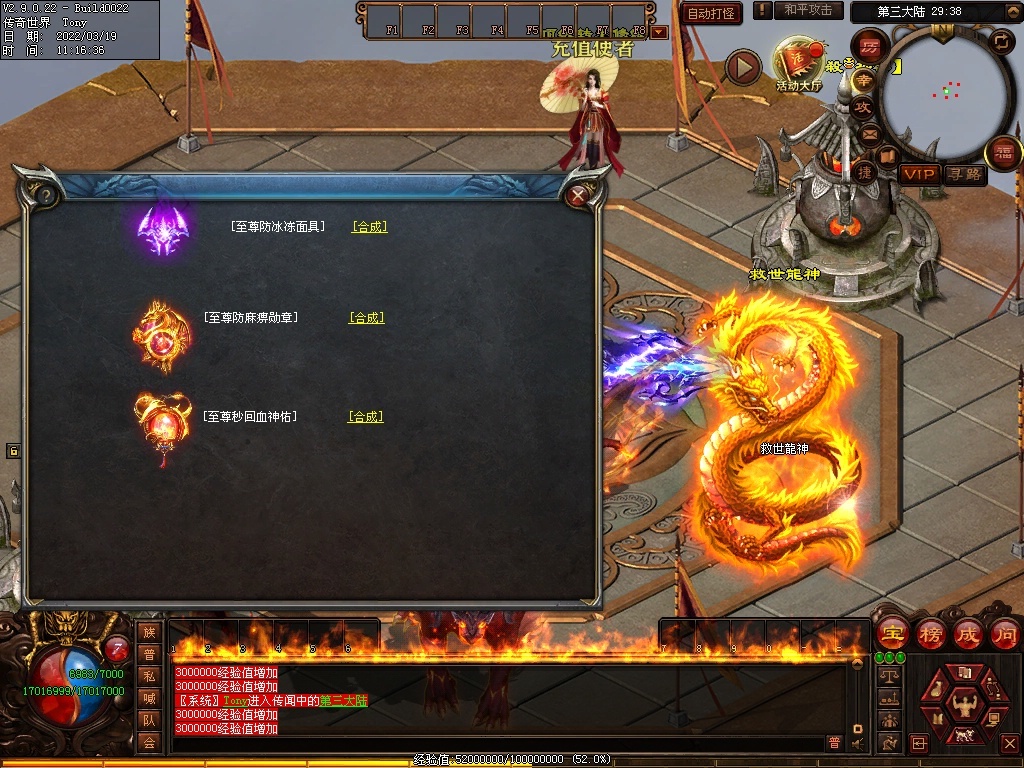Image resolution: width=1024 pixels, height=768 pixels.
Task: Show the 榜 rankings button
Action: click(x=930, y=634)
